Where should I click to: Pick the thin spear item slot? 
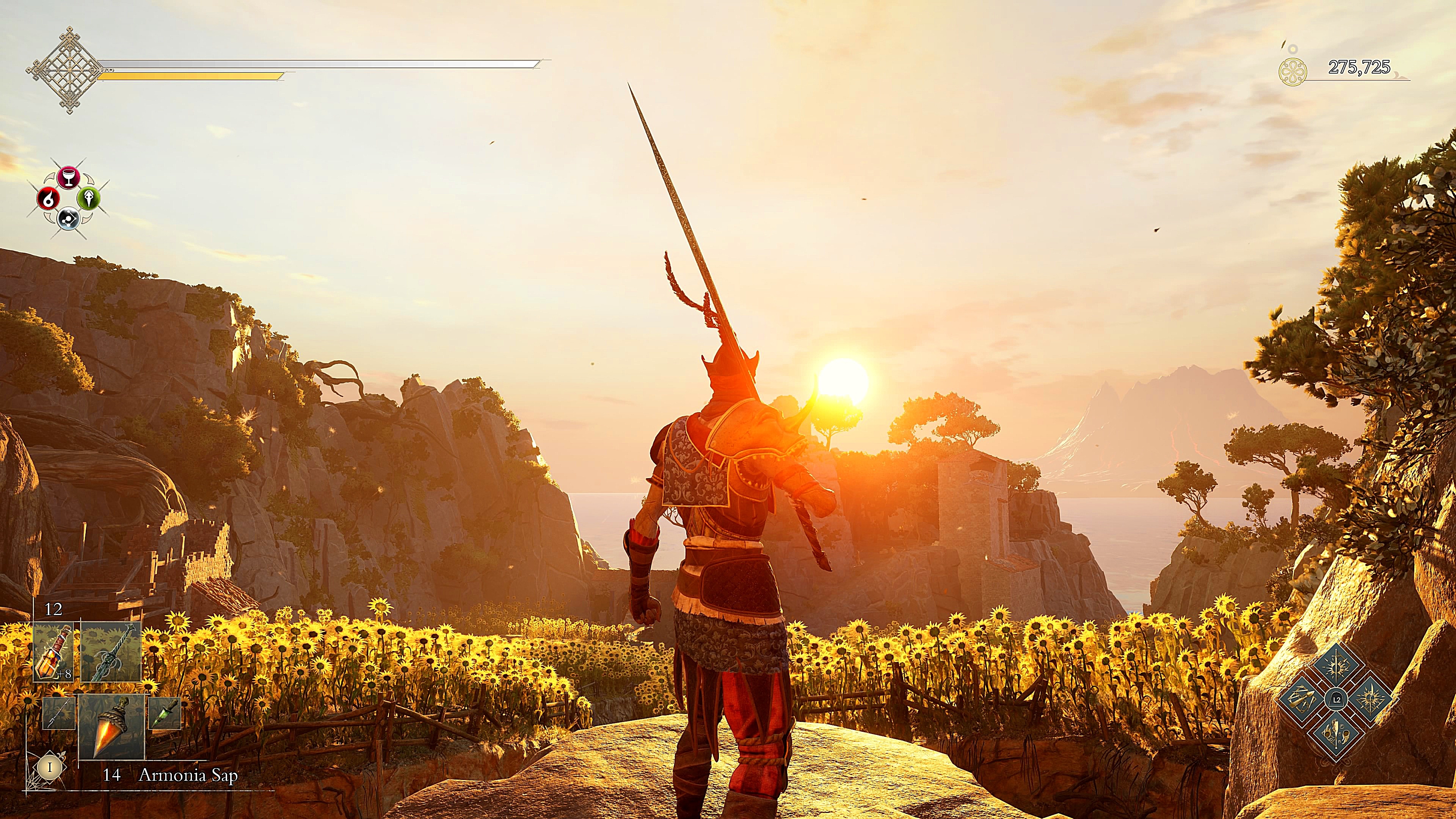click(59, 713)
